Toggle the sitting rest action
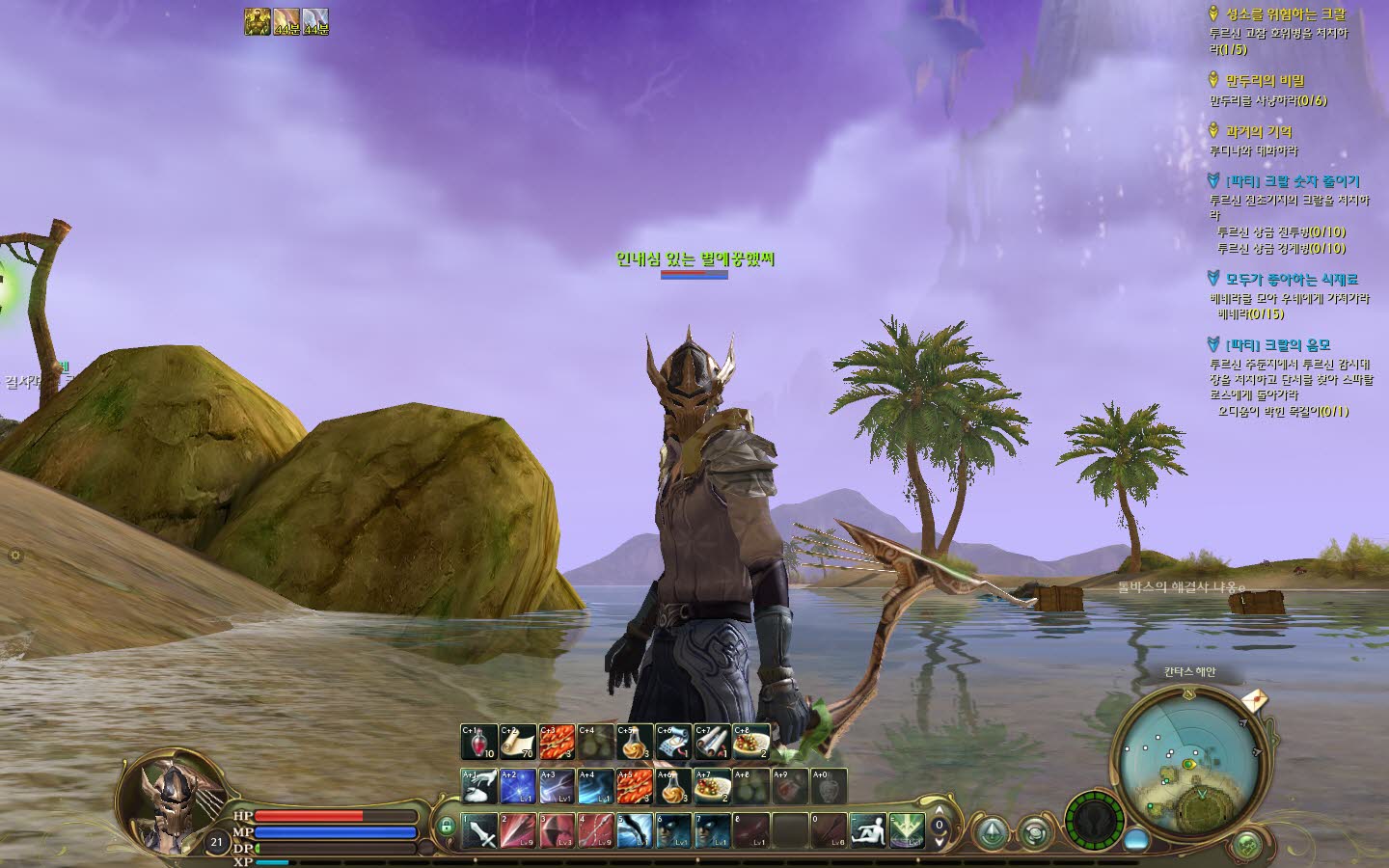 [868, 830]
